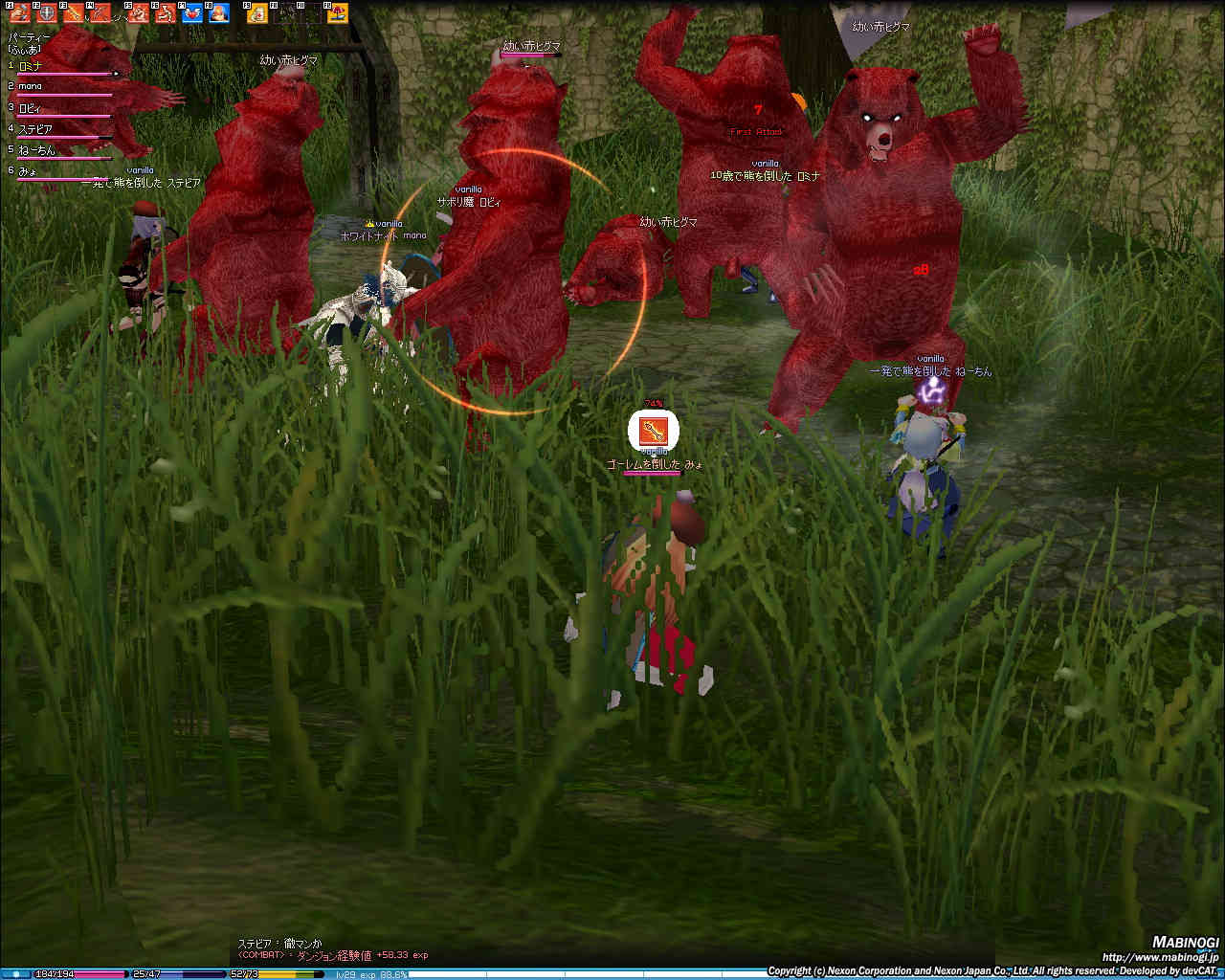Cancel the loading skill bubble above the character
This screenshot has height=980, width=1225.
pos(653,431)
